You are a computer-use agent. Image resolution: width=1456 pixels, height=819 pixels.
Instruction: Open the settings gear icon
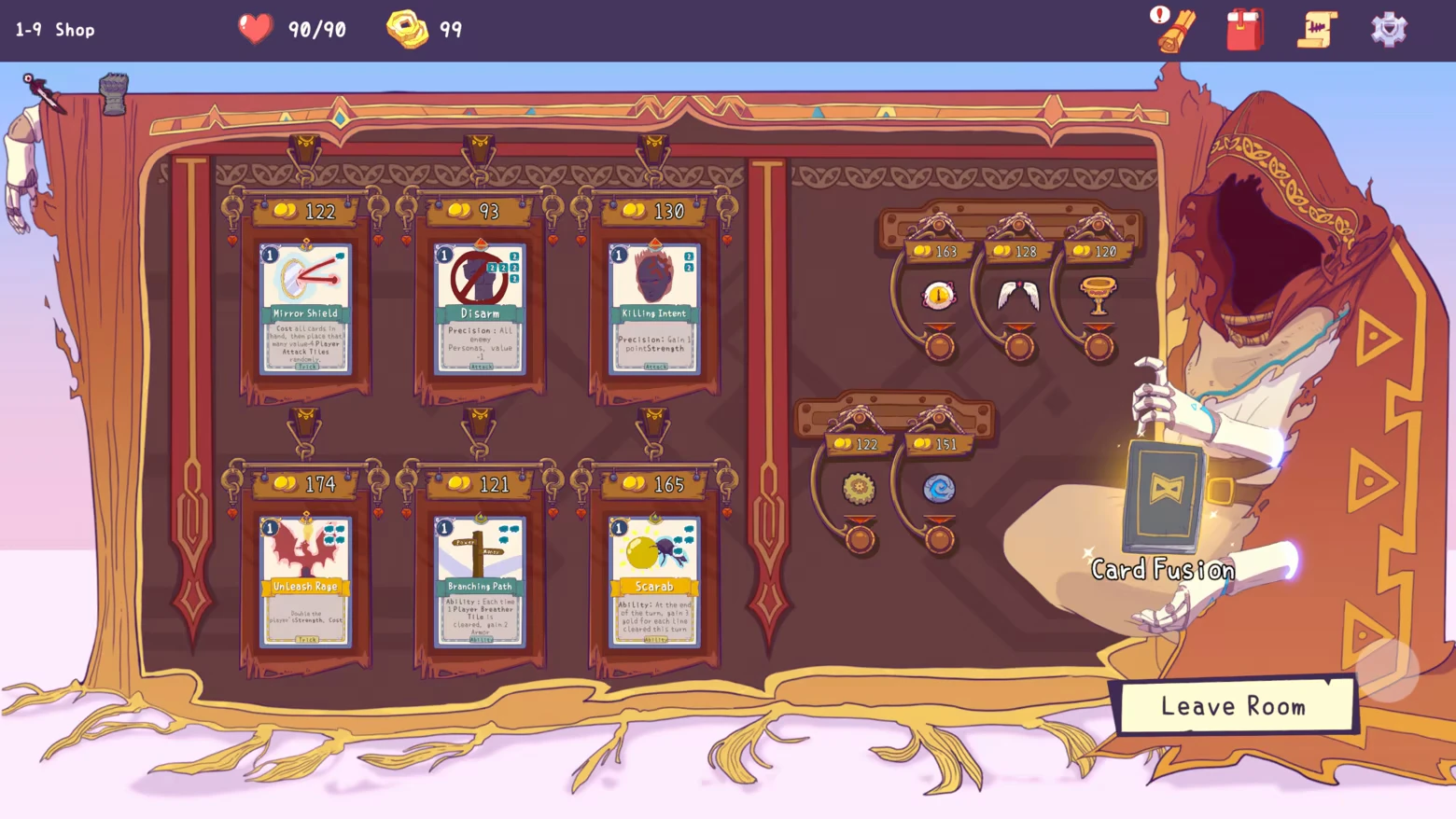(x=1388, y=29)
